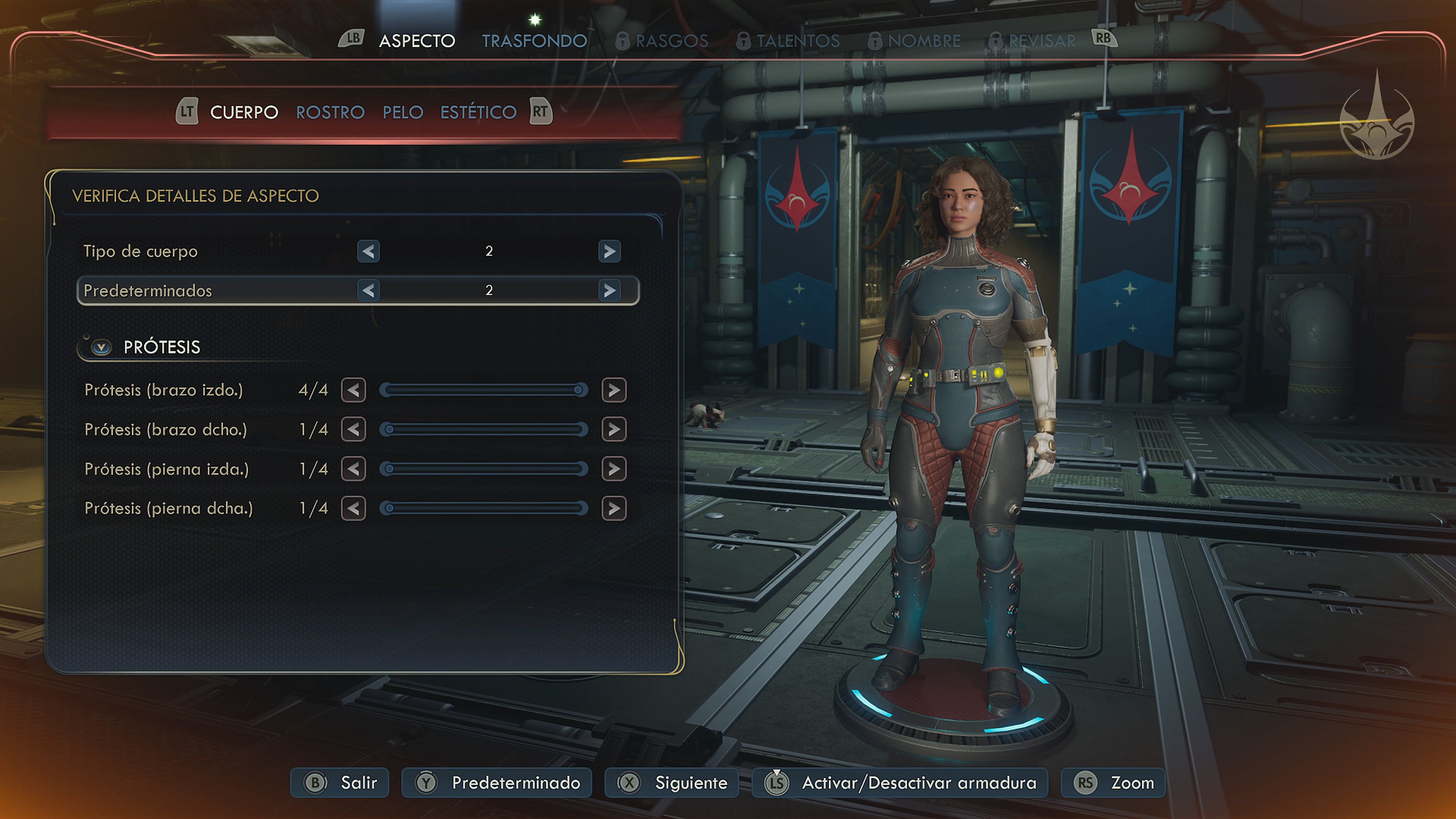Collapse the Prótesis section

click(x=102, y=347)
